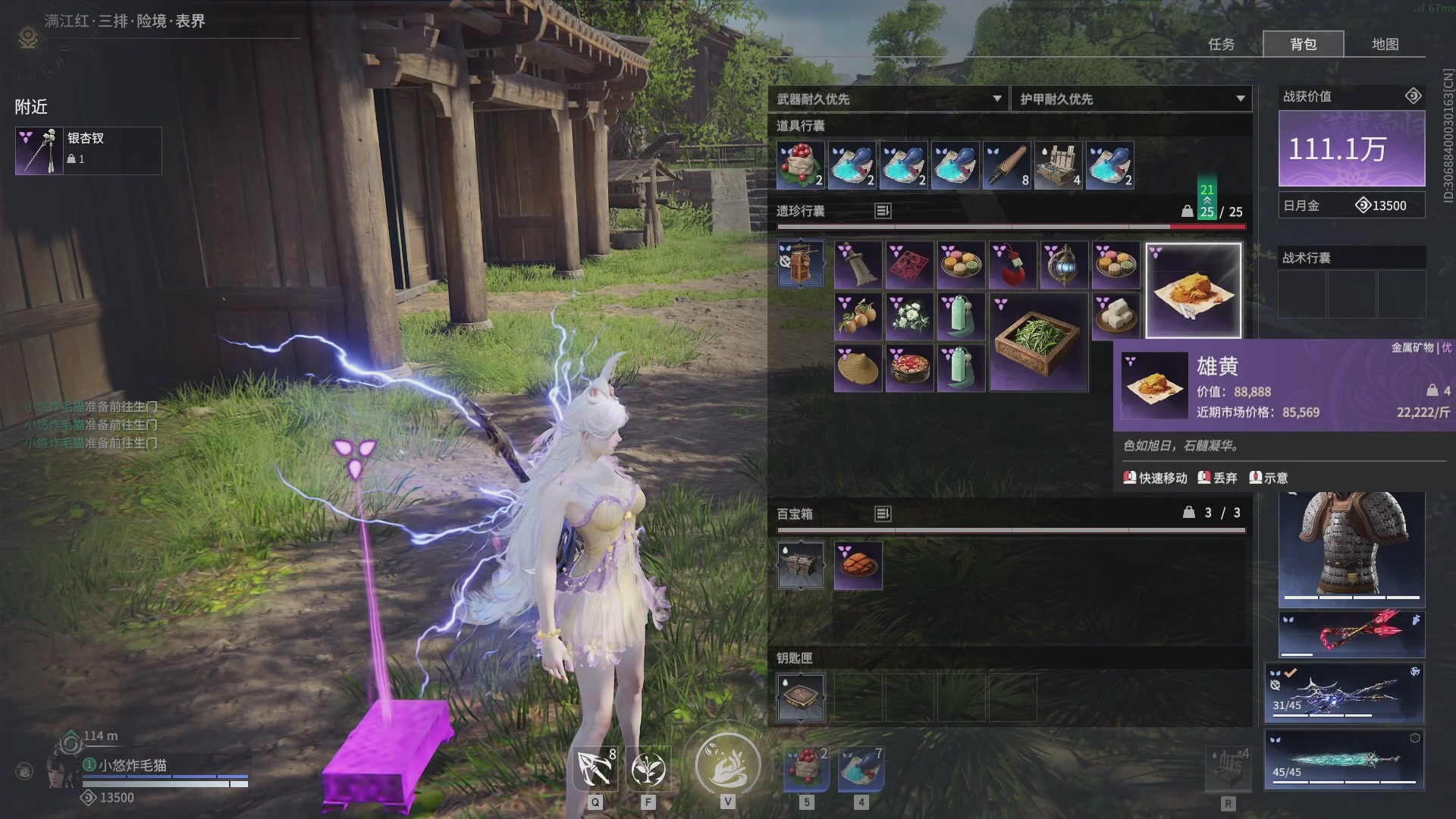Select the 雄黄 item slot

1193,290
